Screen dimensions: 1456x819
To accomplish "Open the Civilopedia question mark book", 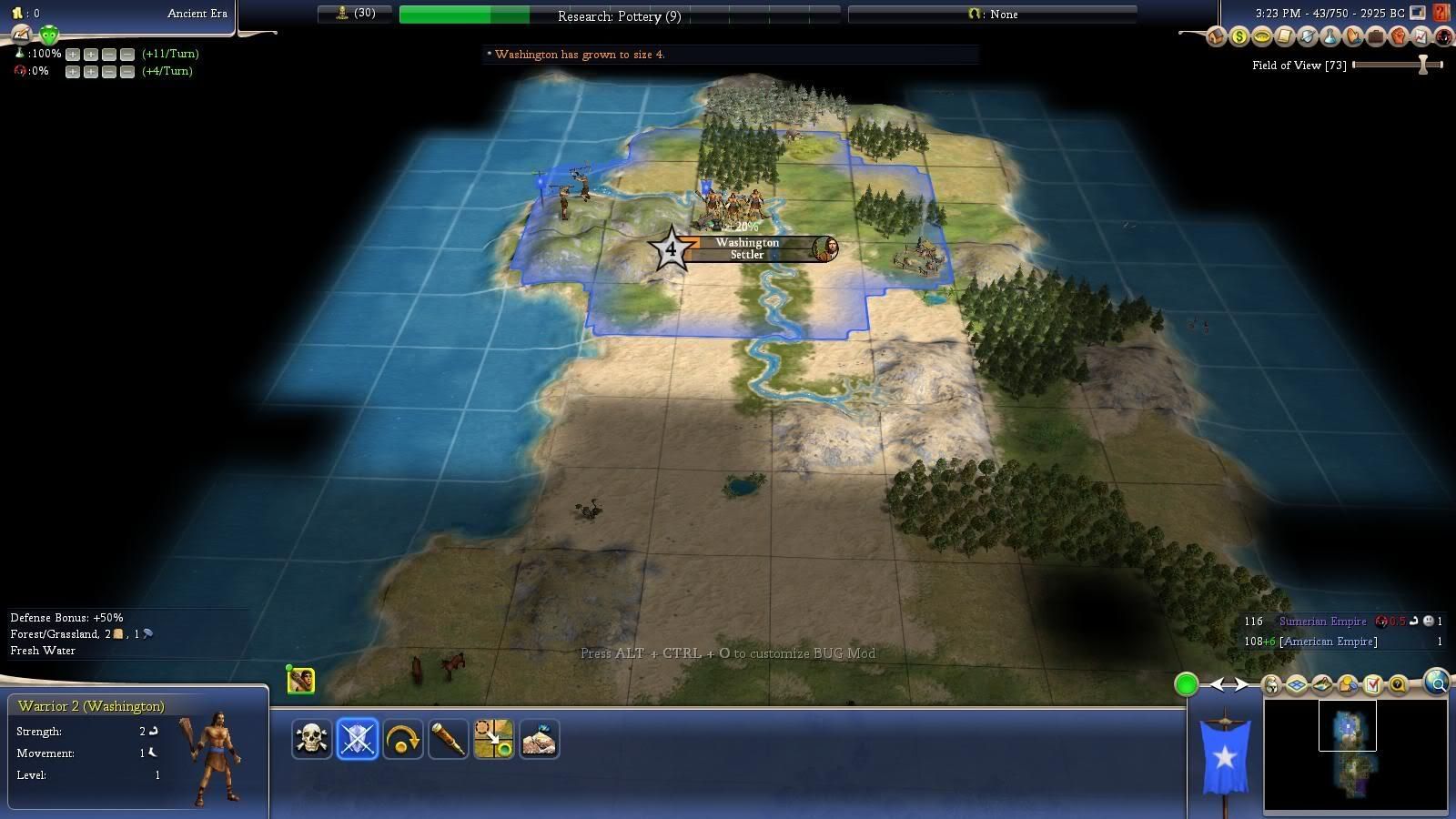I will pyautogui.click(x=1441, y=13).
